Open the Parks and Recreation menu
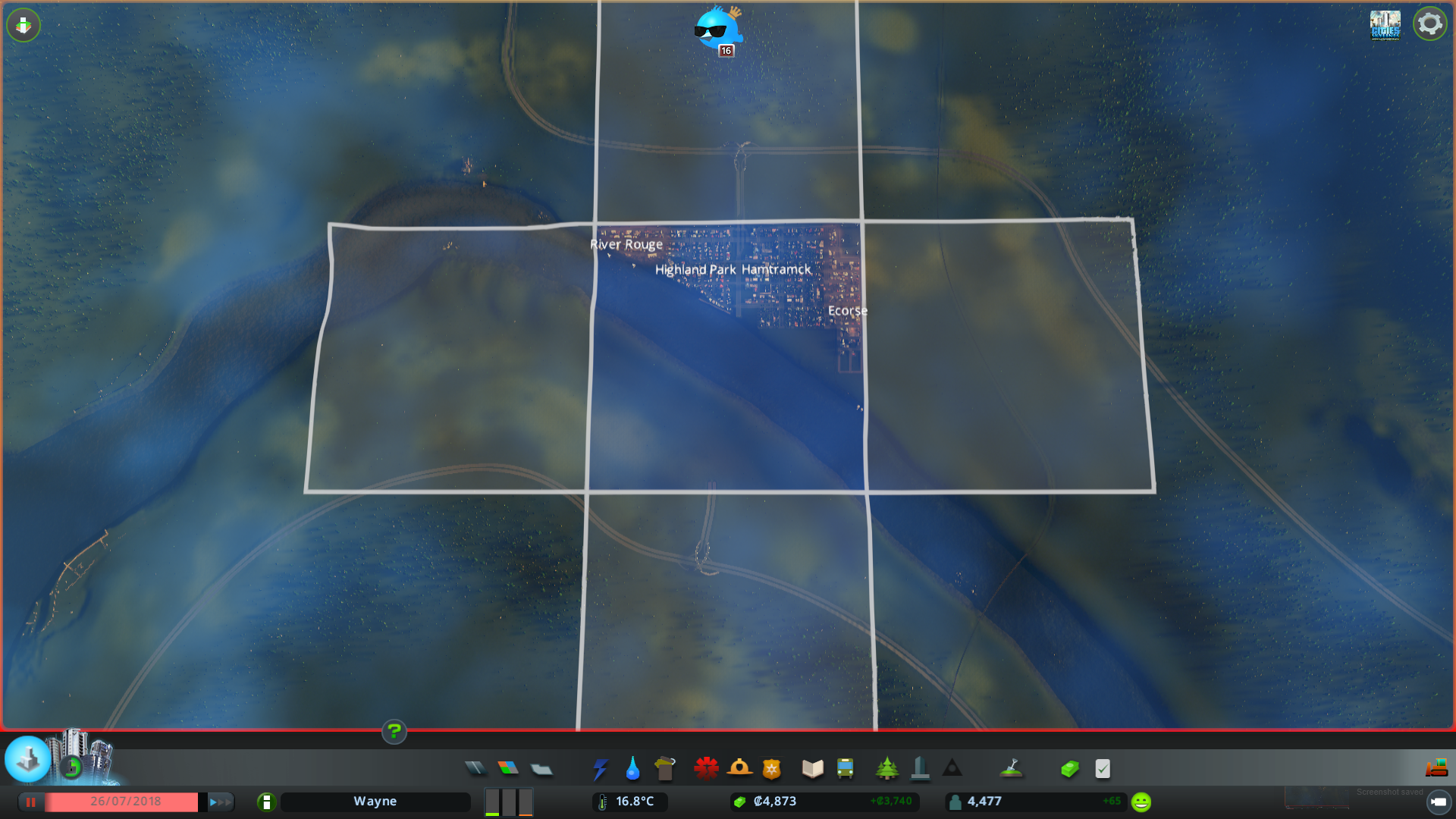 [888, 768]
